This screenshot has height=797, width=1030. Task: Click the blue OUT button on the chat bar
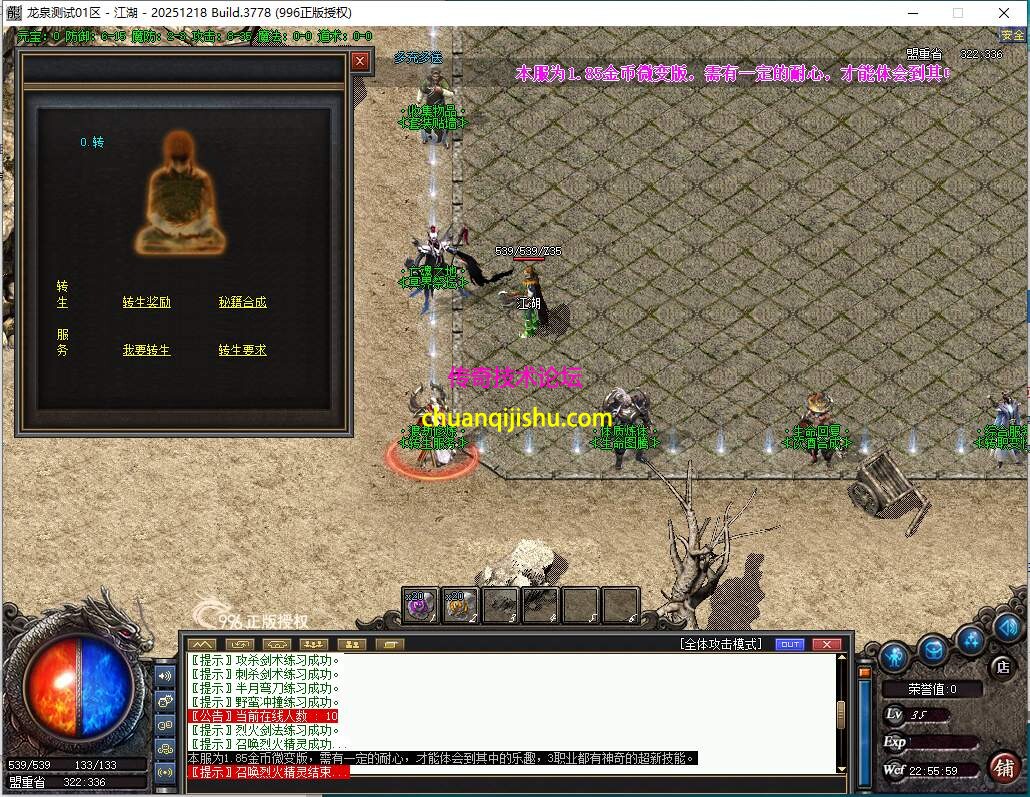790,644
